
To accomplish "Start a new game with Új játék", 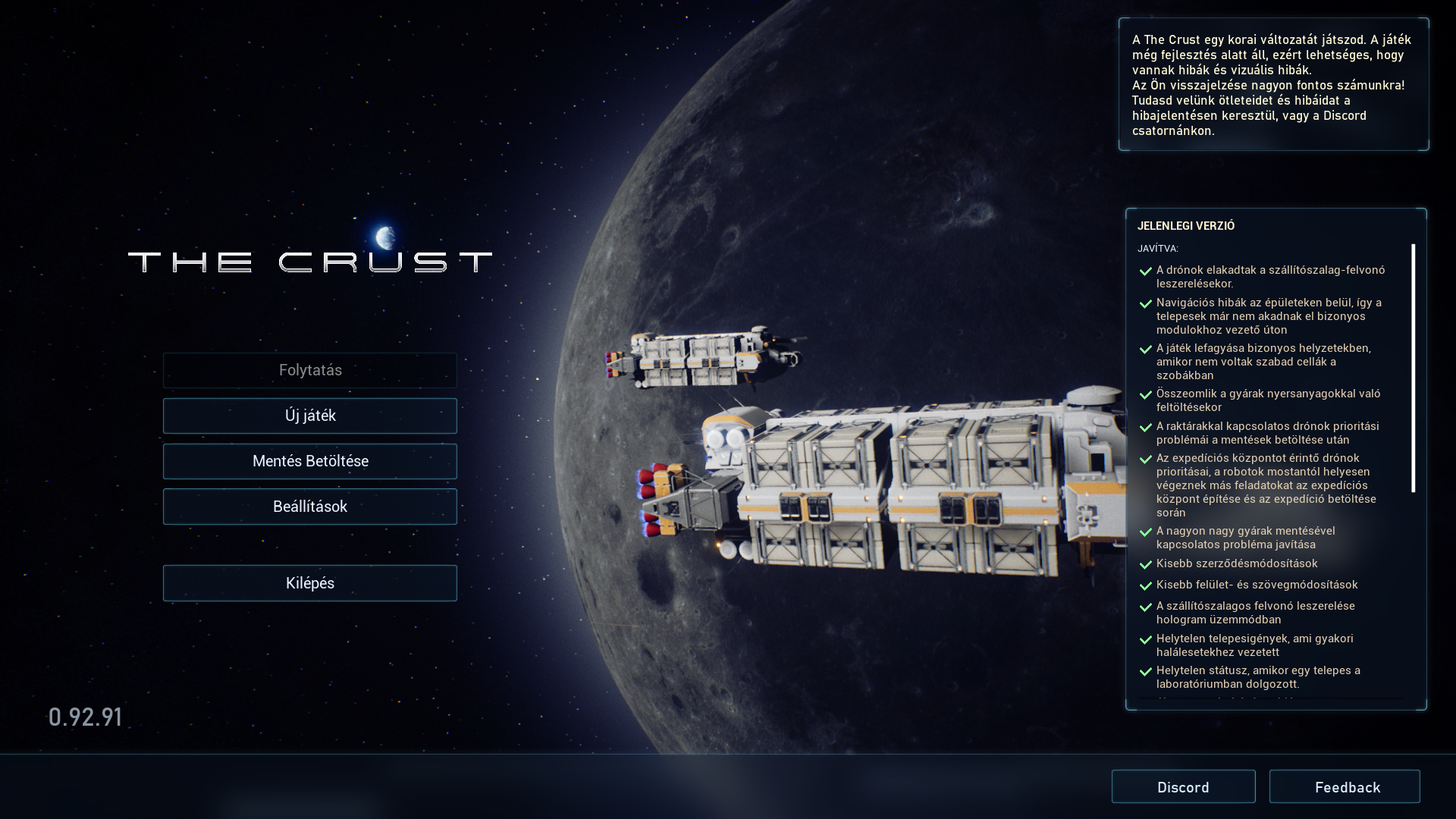I will pyautogui.click(x=310, y=416).
